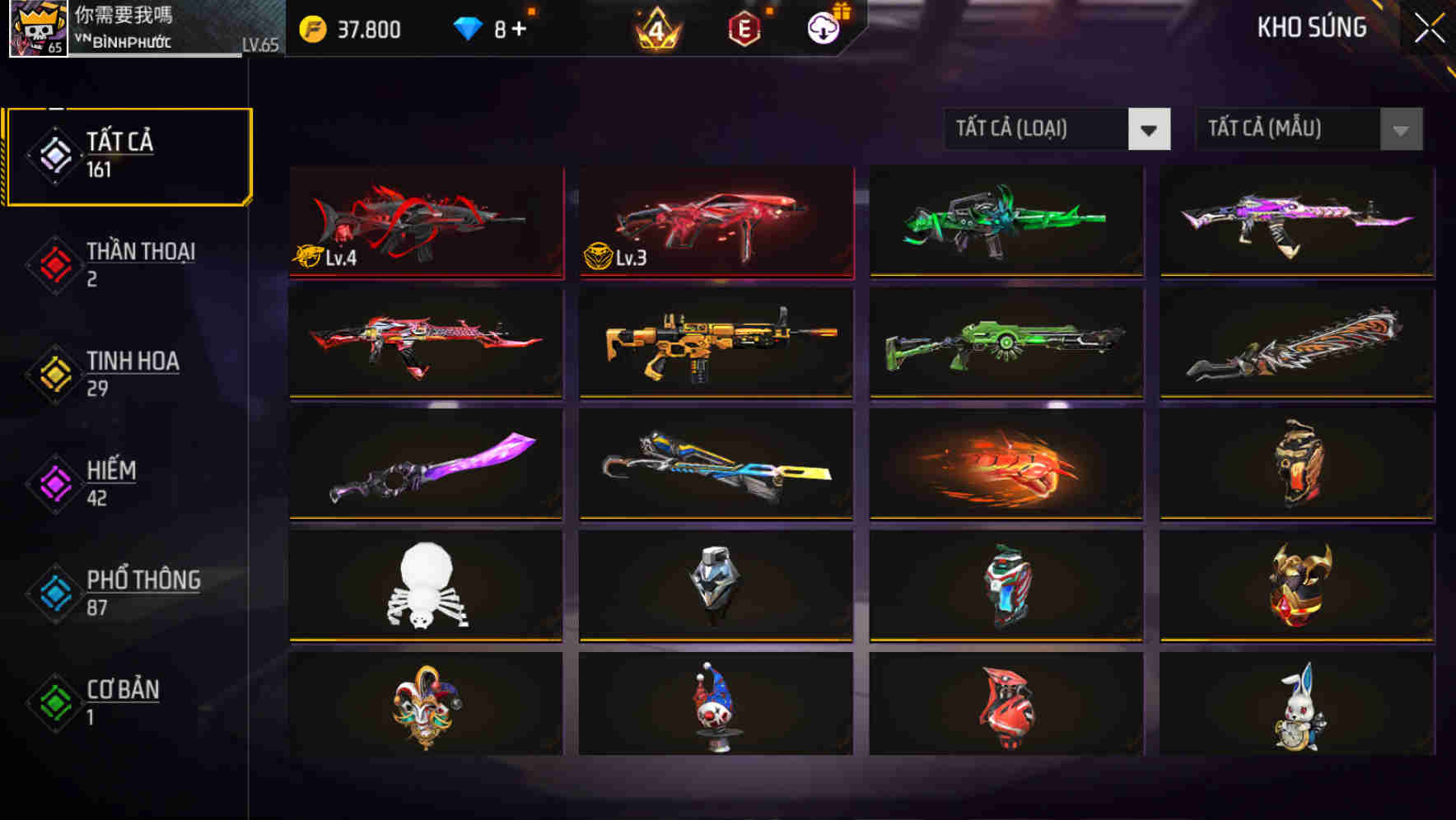Select the purple Hiếm rarity icon

pos(51,482)
